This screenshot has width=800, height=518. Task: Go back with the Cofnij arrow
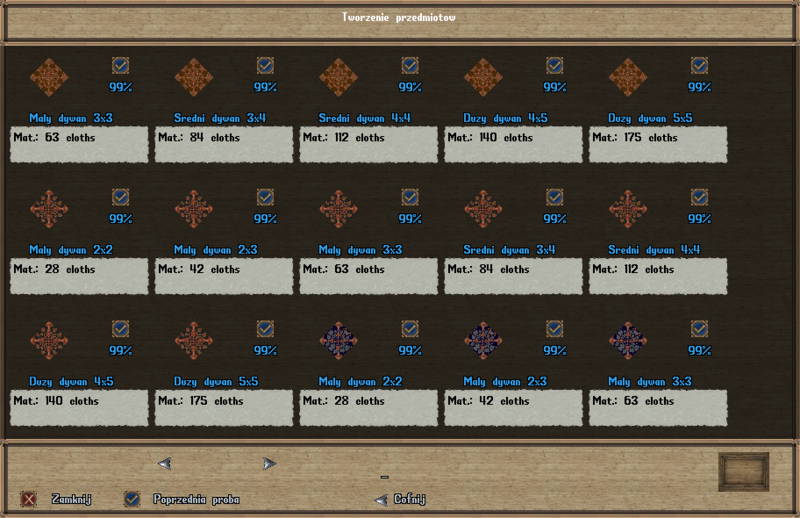point(381,499)
